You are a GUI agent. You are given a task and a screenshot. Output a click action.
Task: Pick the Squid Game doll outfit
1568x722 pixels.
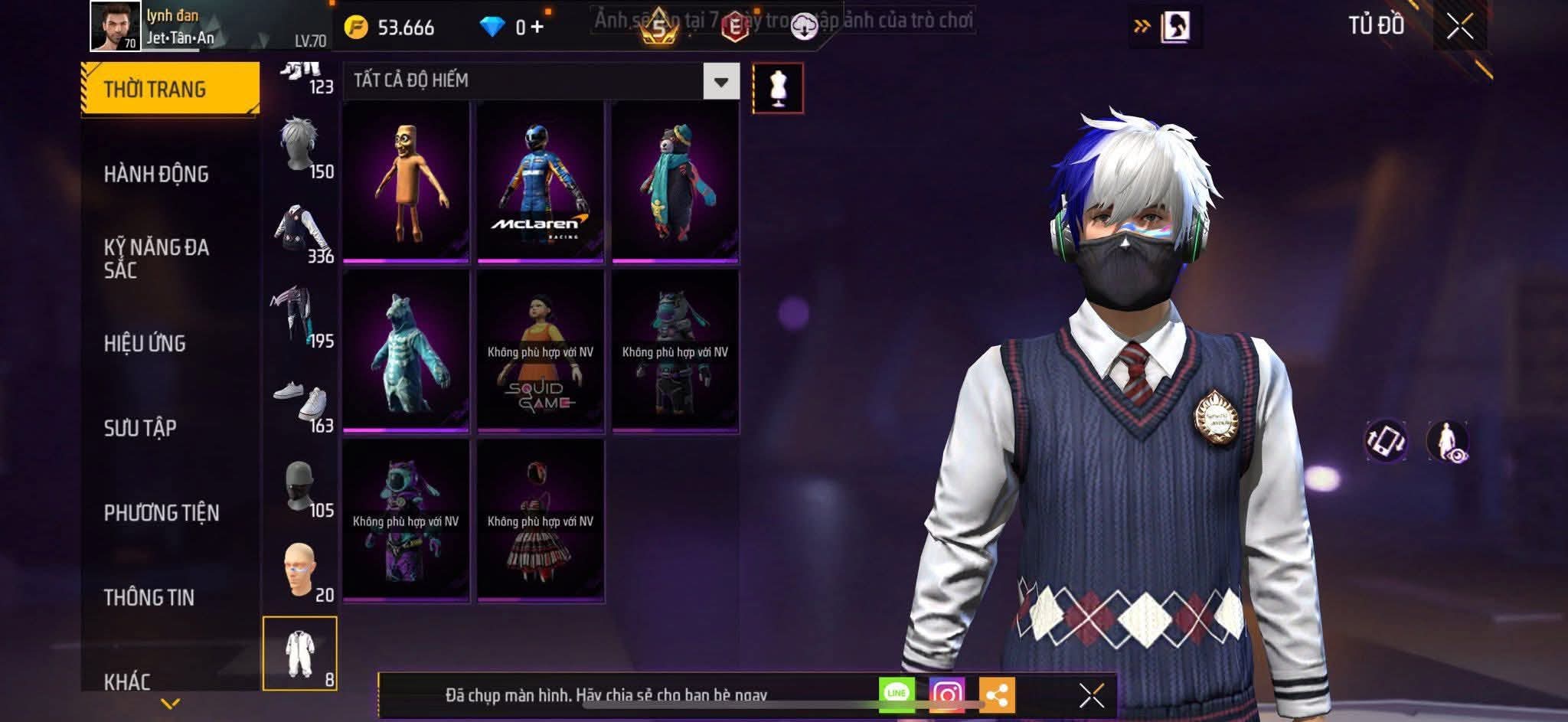click(x=541, y=351)
